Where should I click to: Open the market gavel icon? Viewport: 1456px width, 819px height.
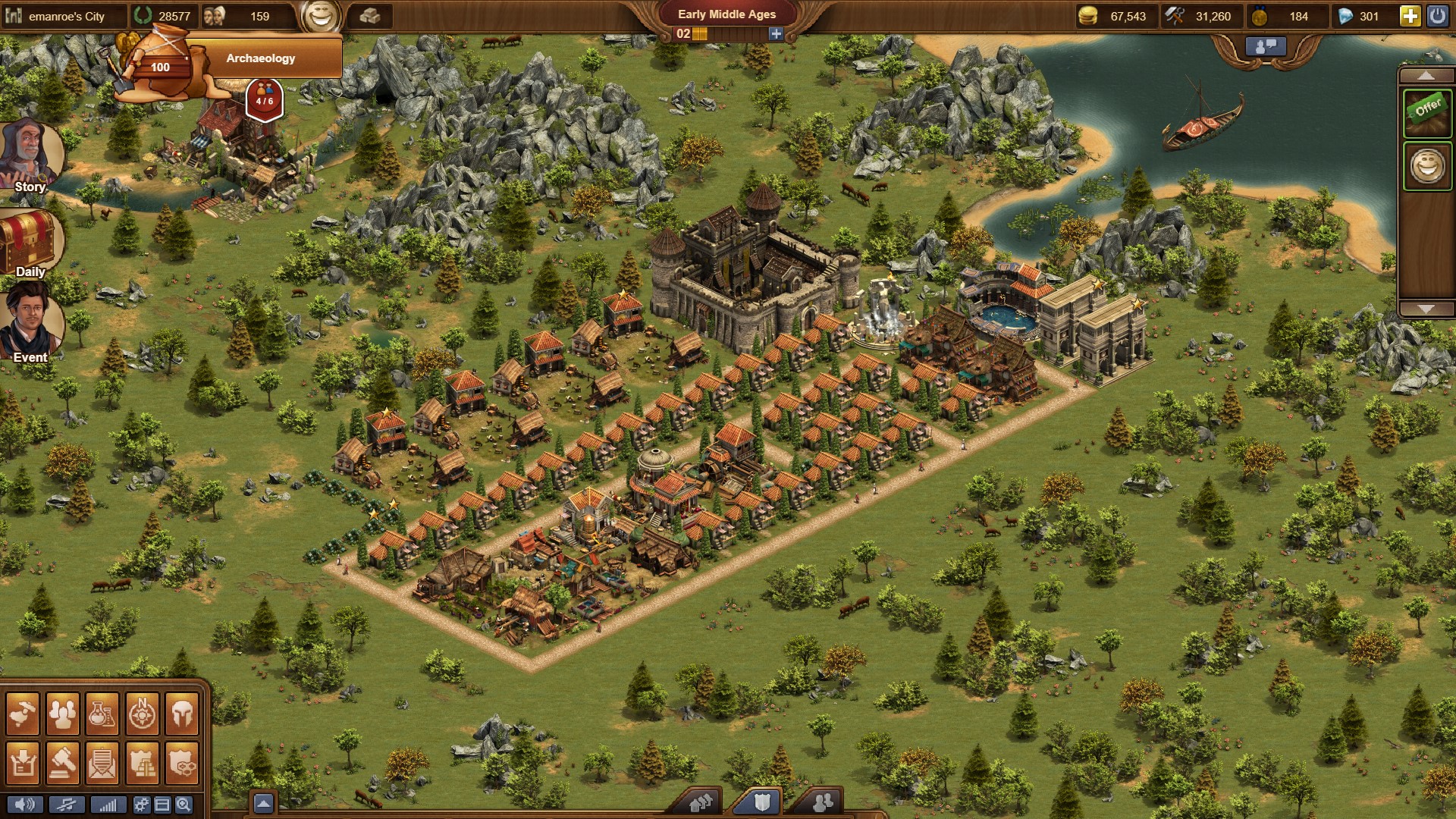63,763
